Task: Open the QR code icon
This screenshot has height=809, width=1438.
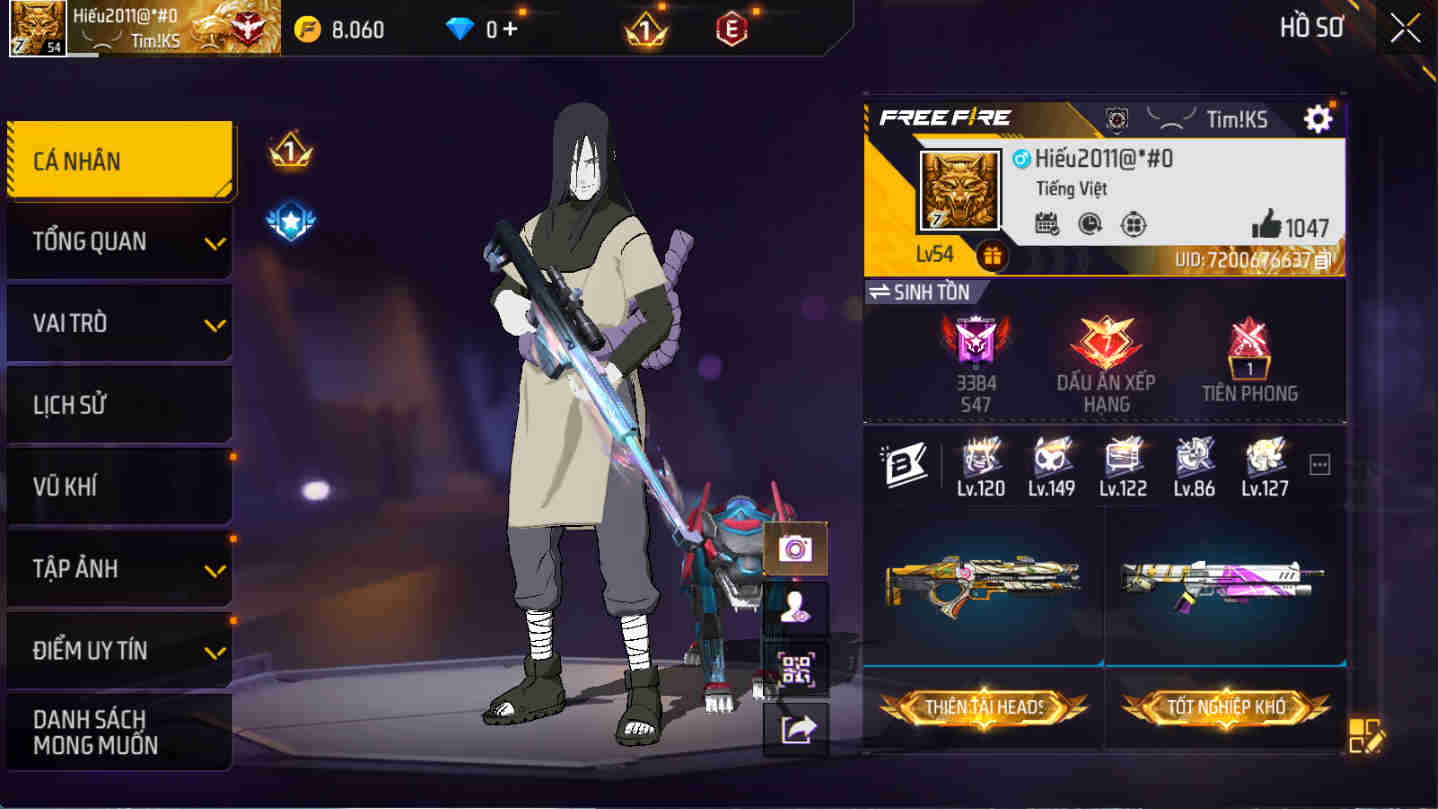Action: pyautogui.click(x=795, y=669)
